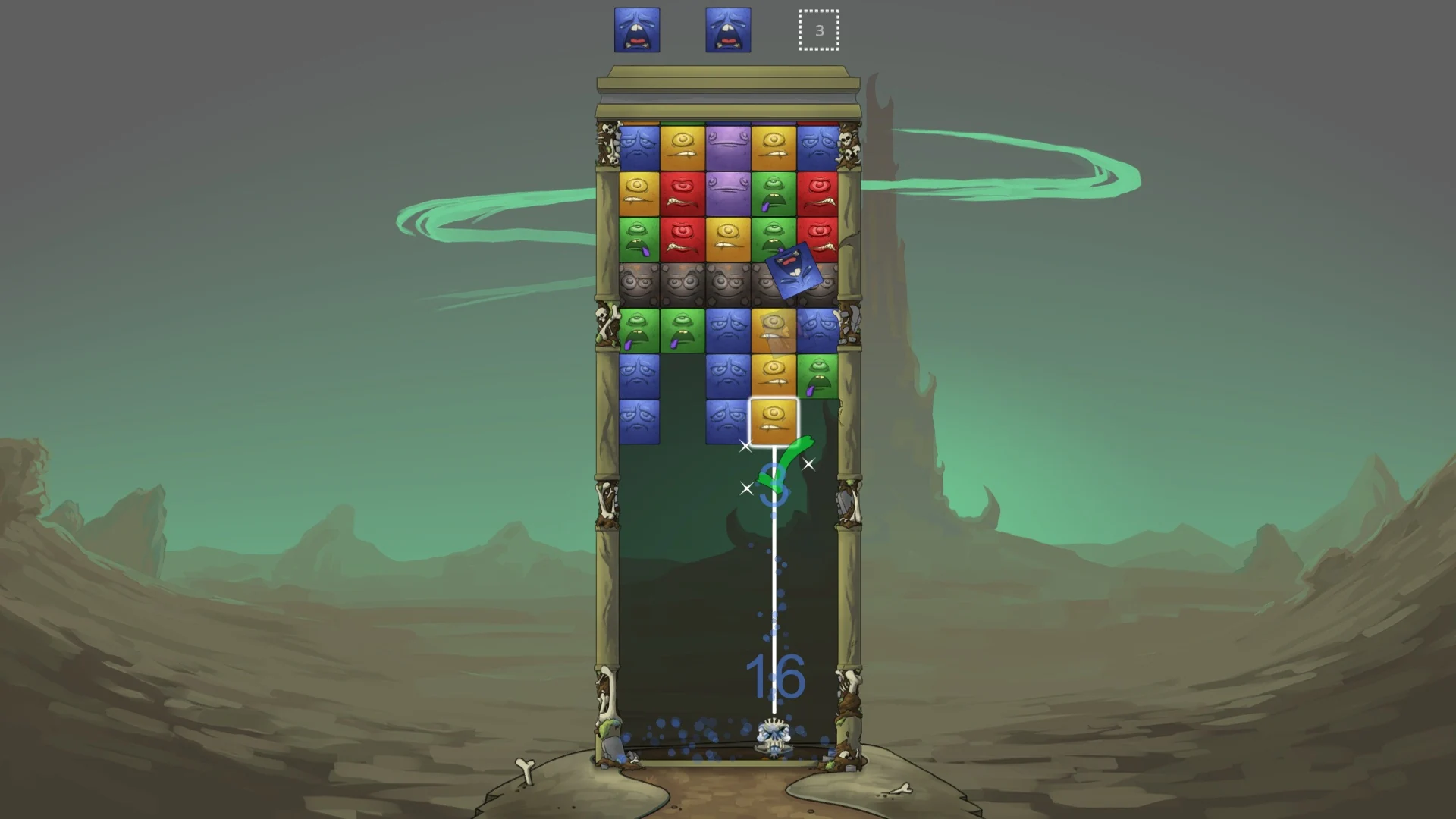
Task: Select the green tongue-out block below the stones
Action: click(641, 328)
